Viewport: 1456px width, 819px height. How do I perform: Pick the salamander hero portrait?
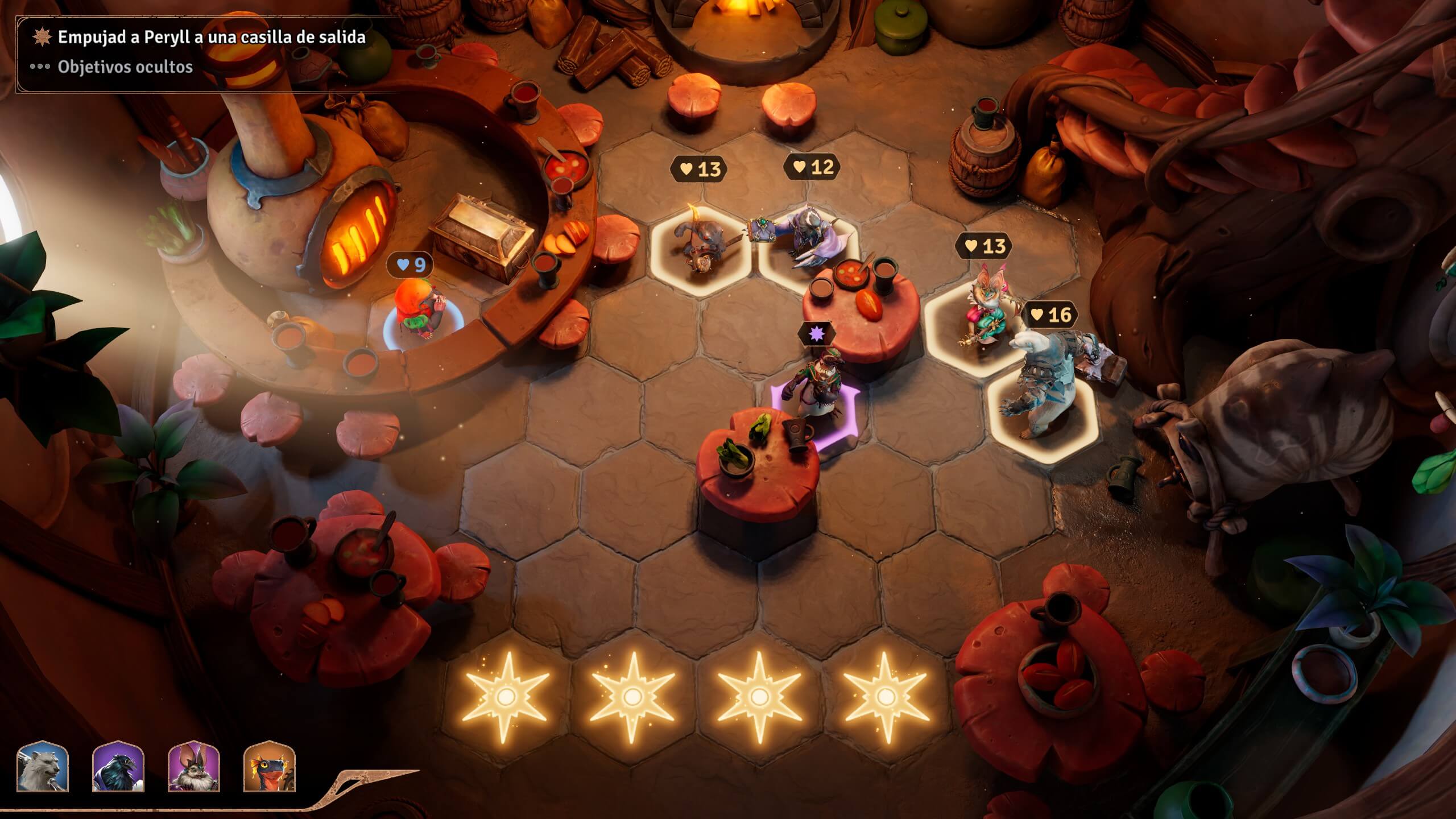270,767
